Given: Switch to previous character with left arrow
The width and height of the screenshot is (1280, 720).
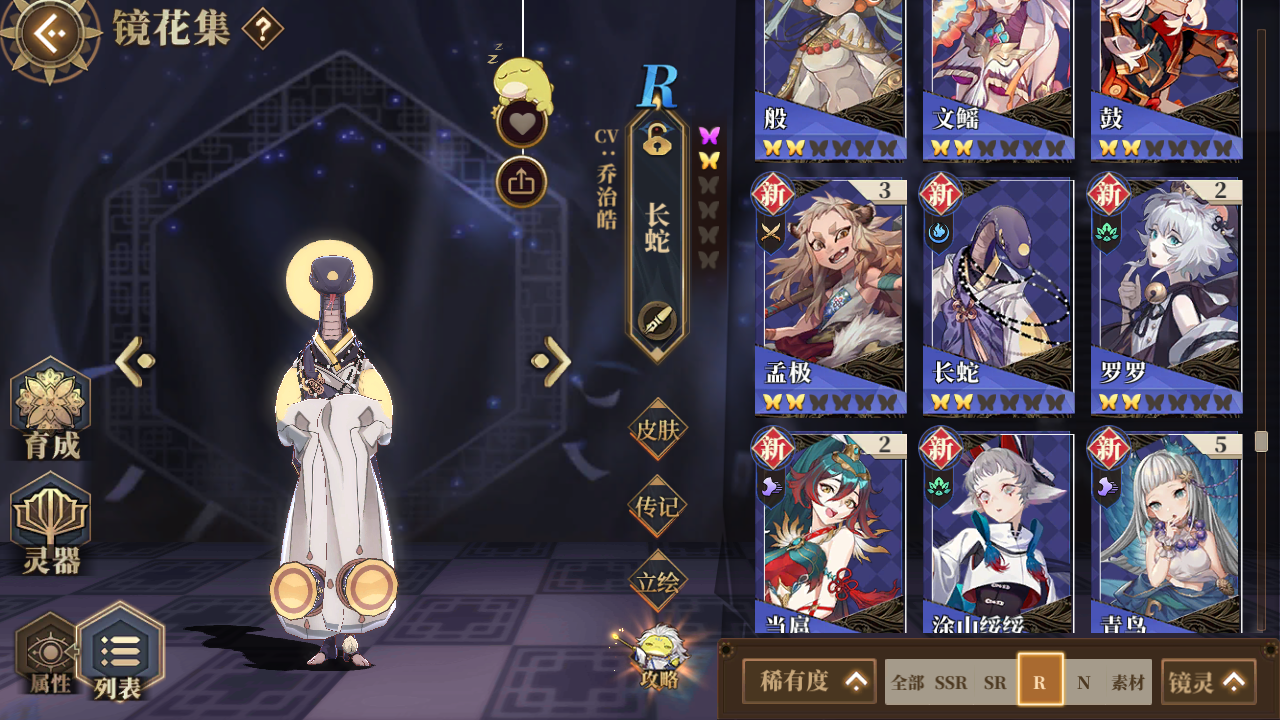Looking at the screenshot, I should [x=135, y=361].
